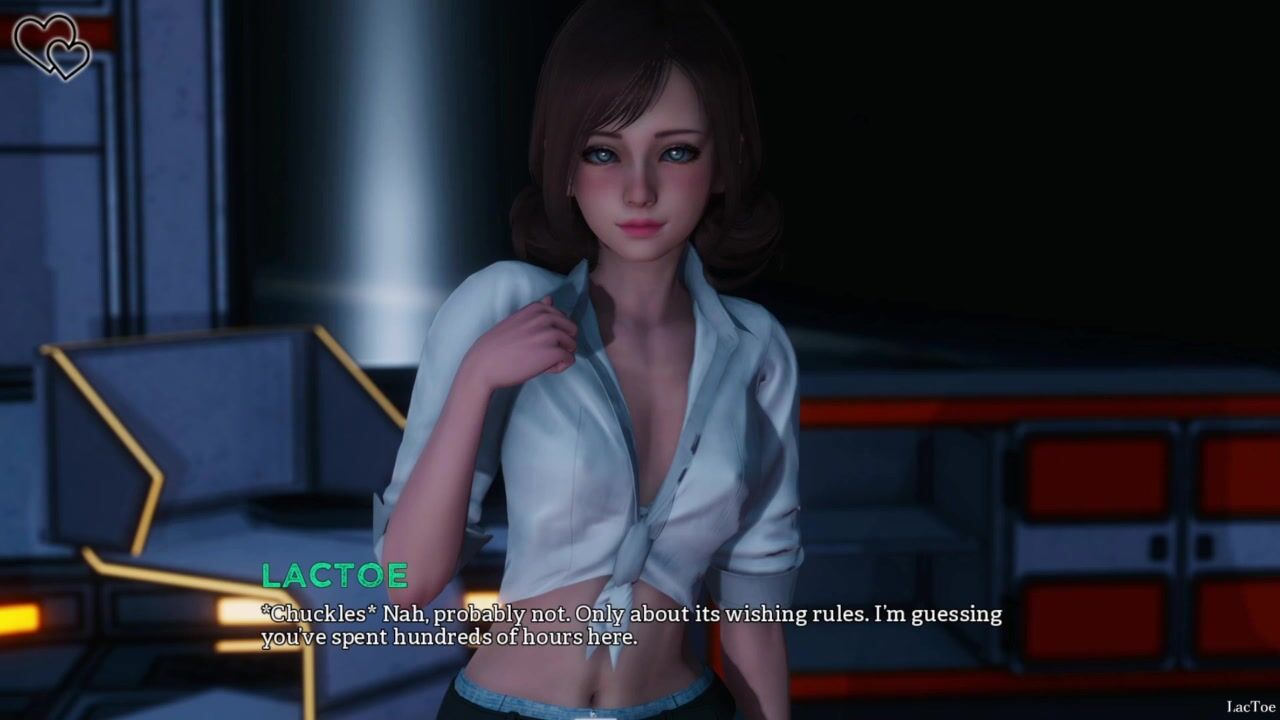Advance the dialogue starting with "*Chuckles* Nah"

(x=631, y=625)
